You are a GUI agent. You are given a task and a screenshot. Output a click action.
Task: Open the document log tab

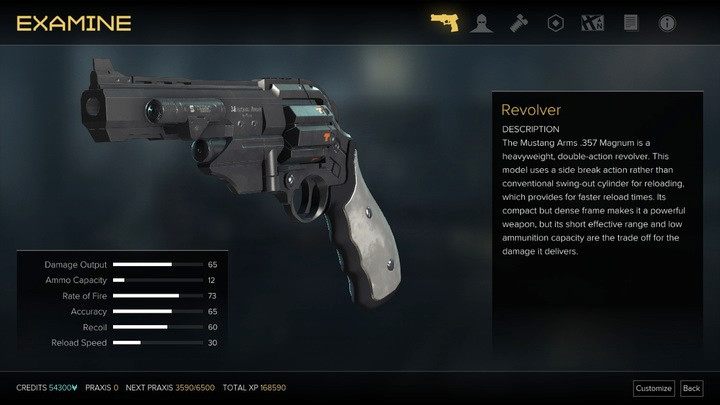[x=630, y=22]
